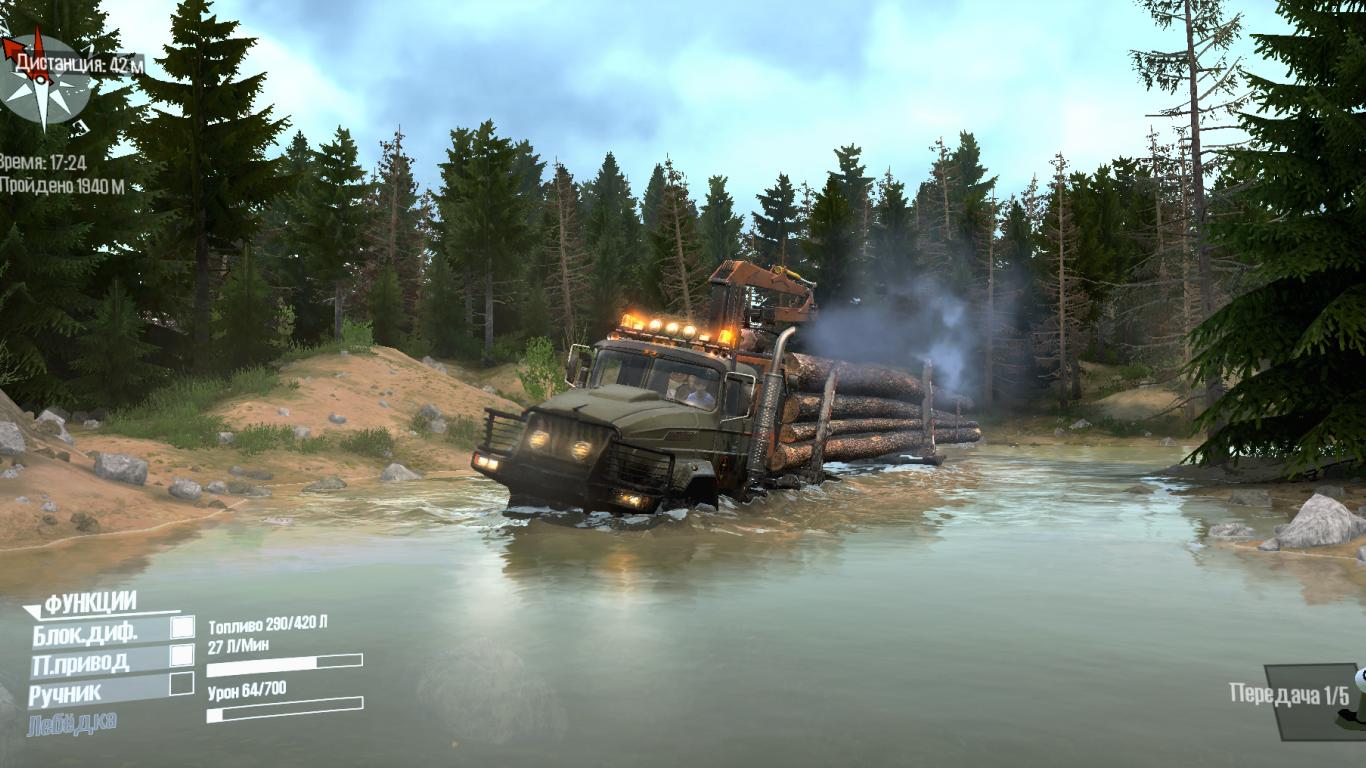Toggle the Блок.диф. differential lock checkbox
1366x768 pixels.
[182, 627]
